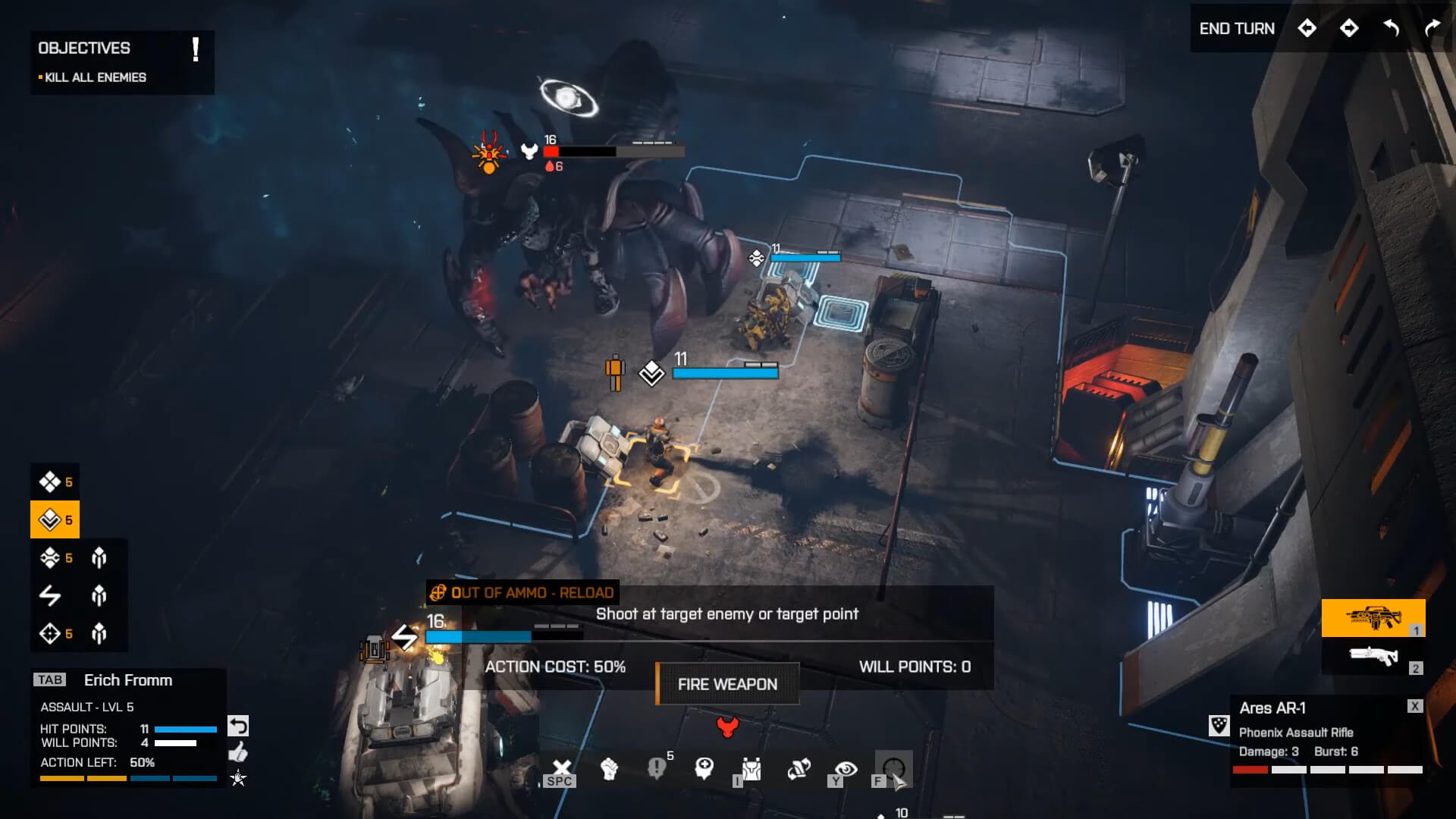Rotate camera with the curved left arrow
Image resolution: width=1456 pixels, height=819 pixels.
[x=1391, y=29]
